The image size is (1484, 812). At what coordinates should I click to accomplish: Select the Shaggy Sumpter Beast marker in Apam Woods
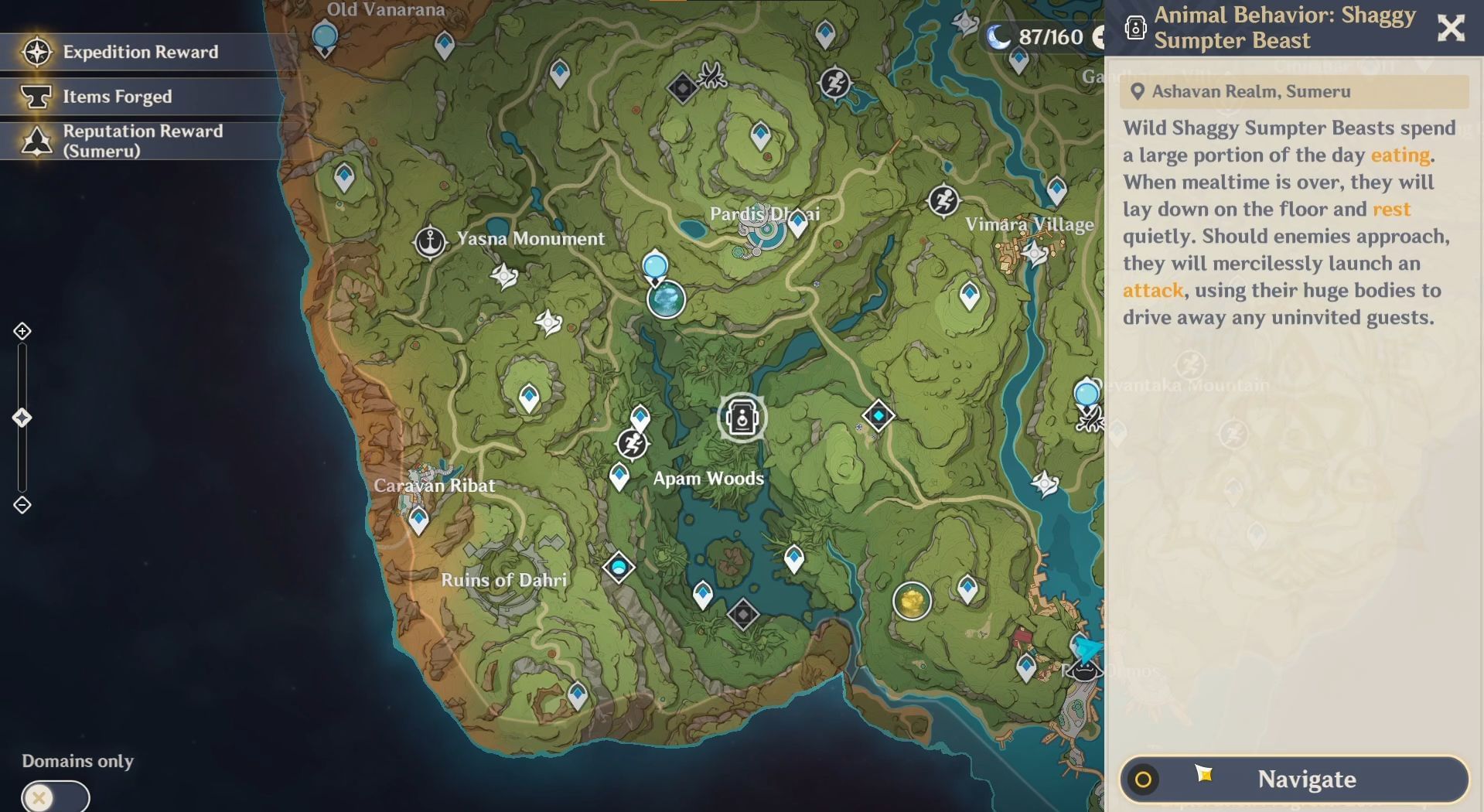741,418
